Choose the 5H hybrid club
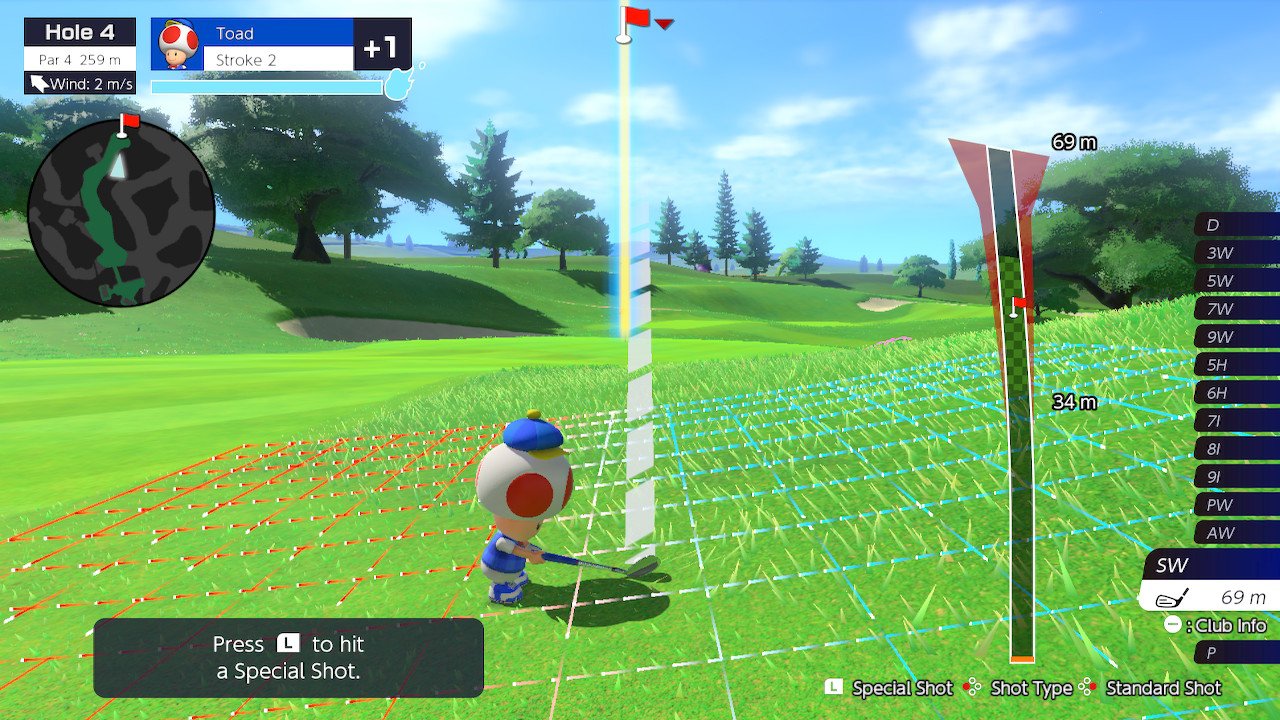This screenshot has width=1280, height=720. pos(1236,365)
